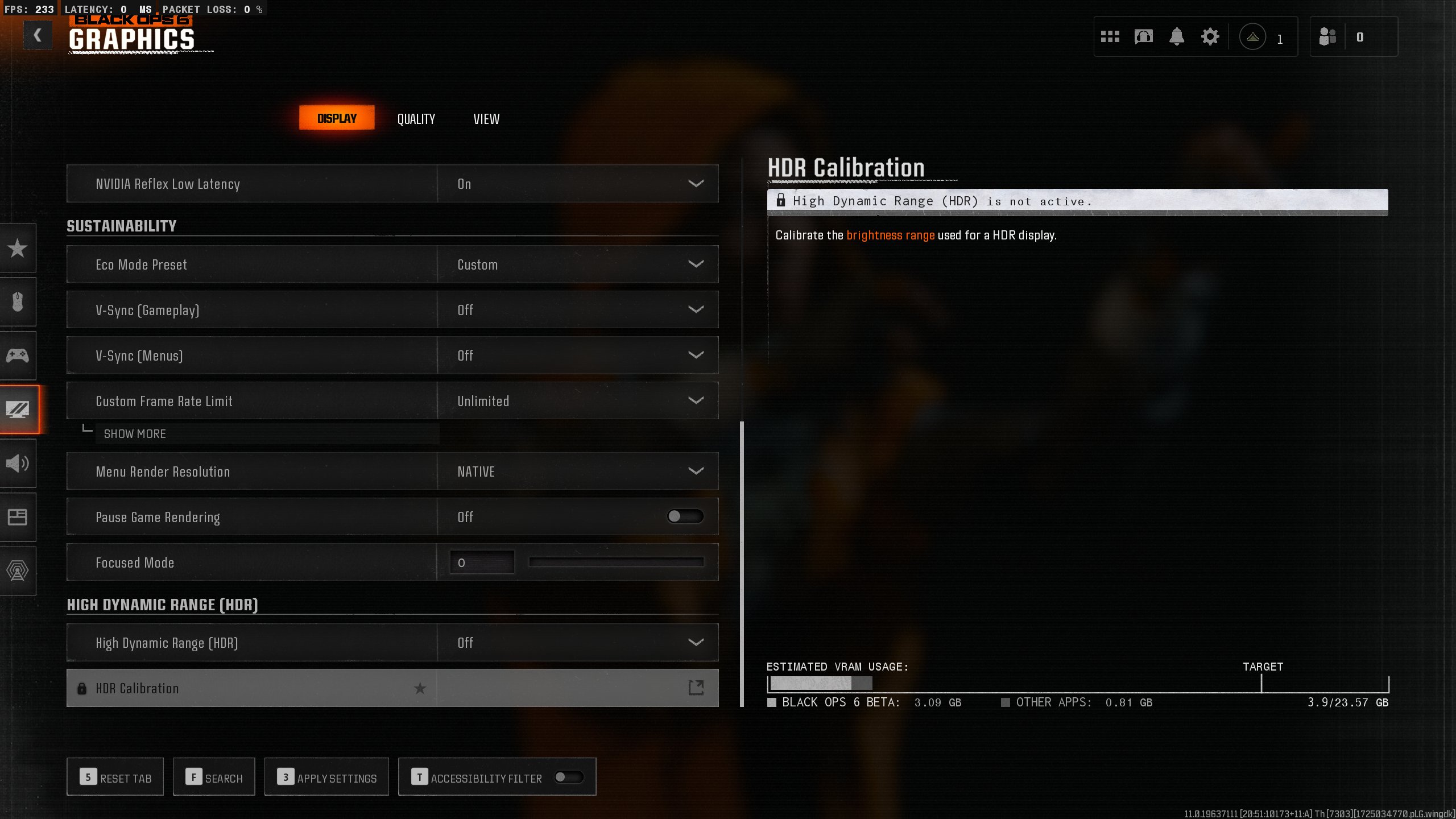Open the mouse settings tab in sidebar
Image resolution: width=1456 pixels, height=819 pixels.
[x=18, y=301]
